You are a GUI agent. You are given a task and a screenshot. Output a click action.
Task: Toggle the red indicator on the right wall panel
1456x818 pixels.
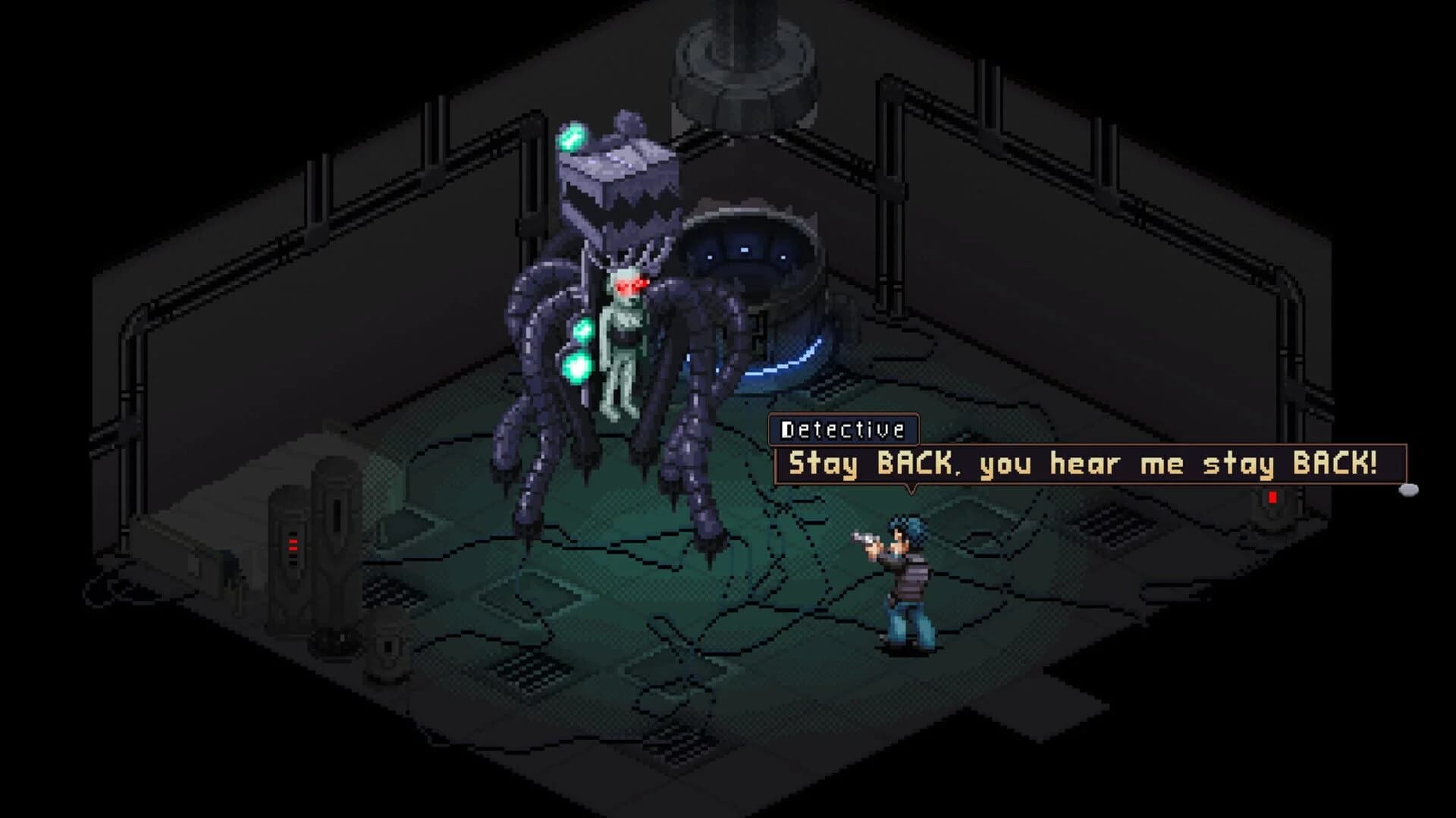coord(1272,498)
